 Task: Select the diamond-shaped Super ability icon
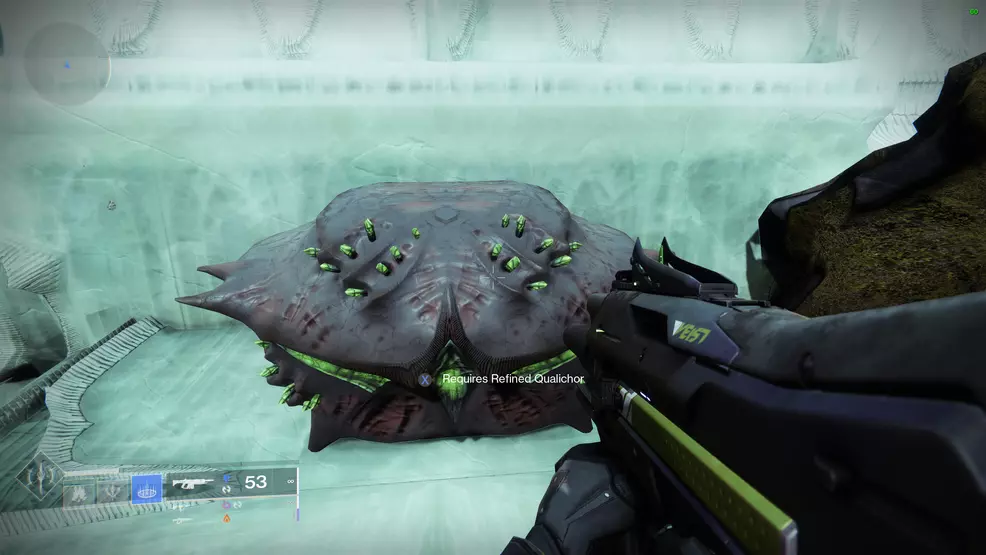[39, 478]
